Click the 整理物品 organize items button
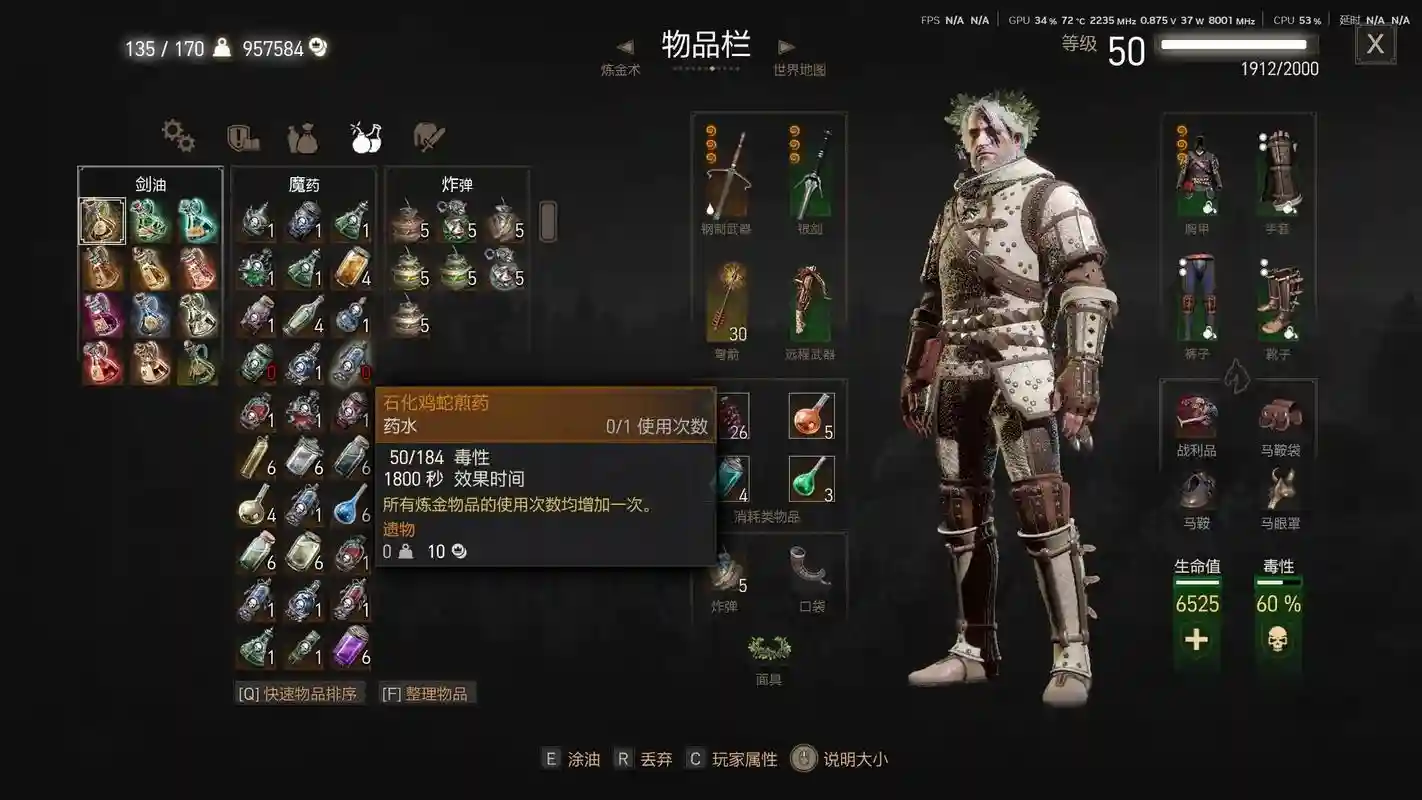Image resolution: width=1422 pixels, height=800 pixels. click(427, 693)
